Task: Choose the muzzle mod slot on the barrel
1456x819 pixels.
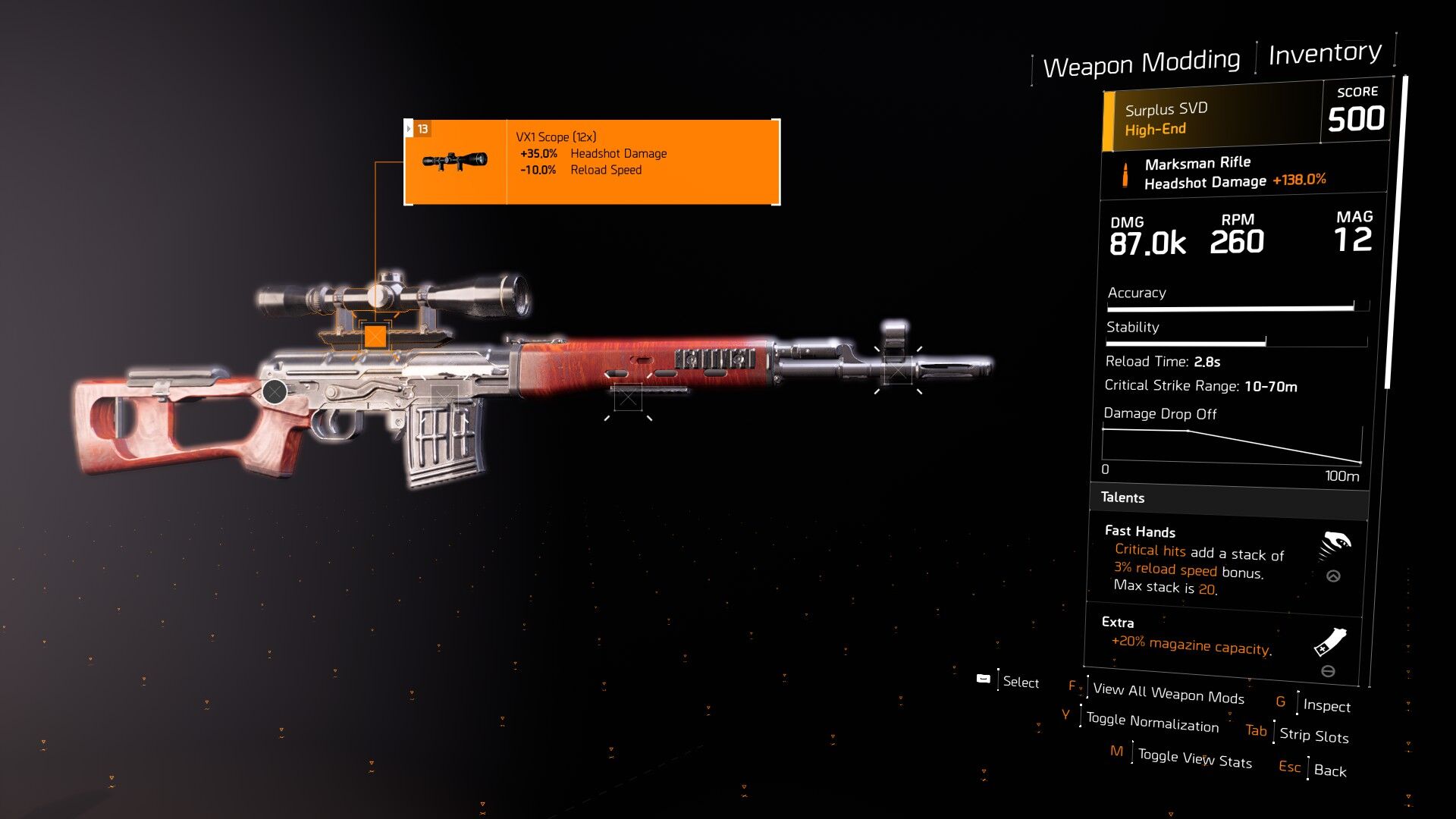Action: pos(898,371)
